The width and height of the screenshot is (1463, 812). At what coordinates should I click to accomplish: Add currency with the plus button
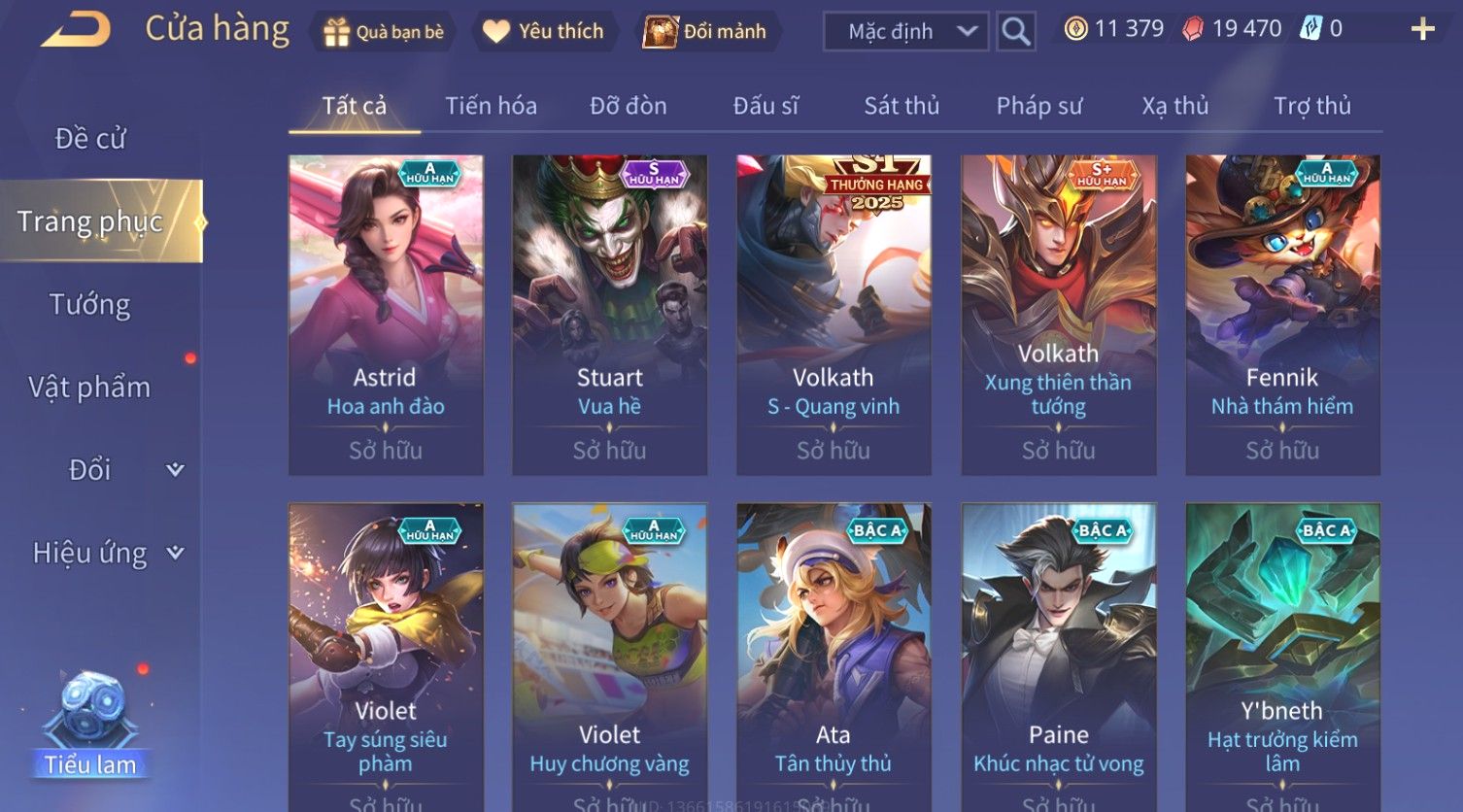click(x=1422, y=29)
